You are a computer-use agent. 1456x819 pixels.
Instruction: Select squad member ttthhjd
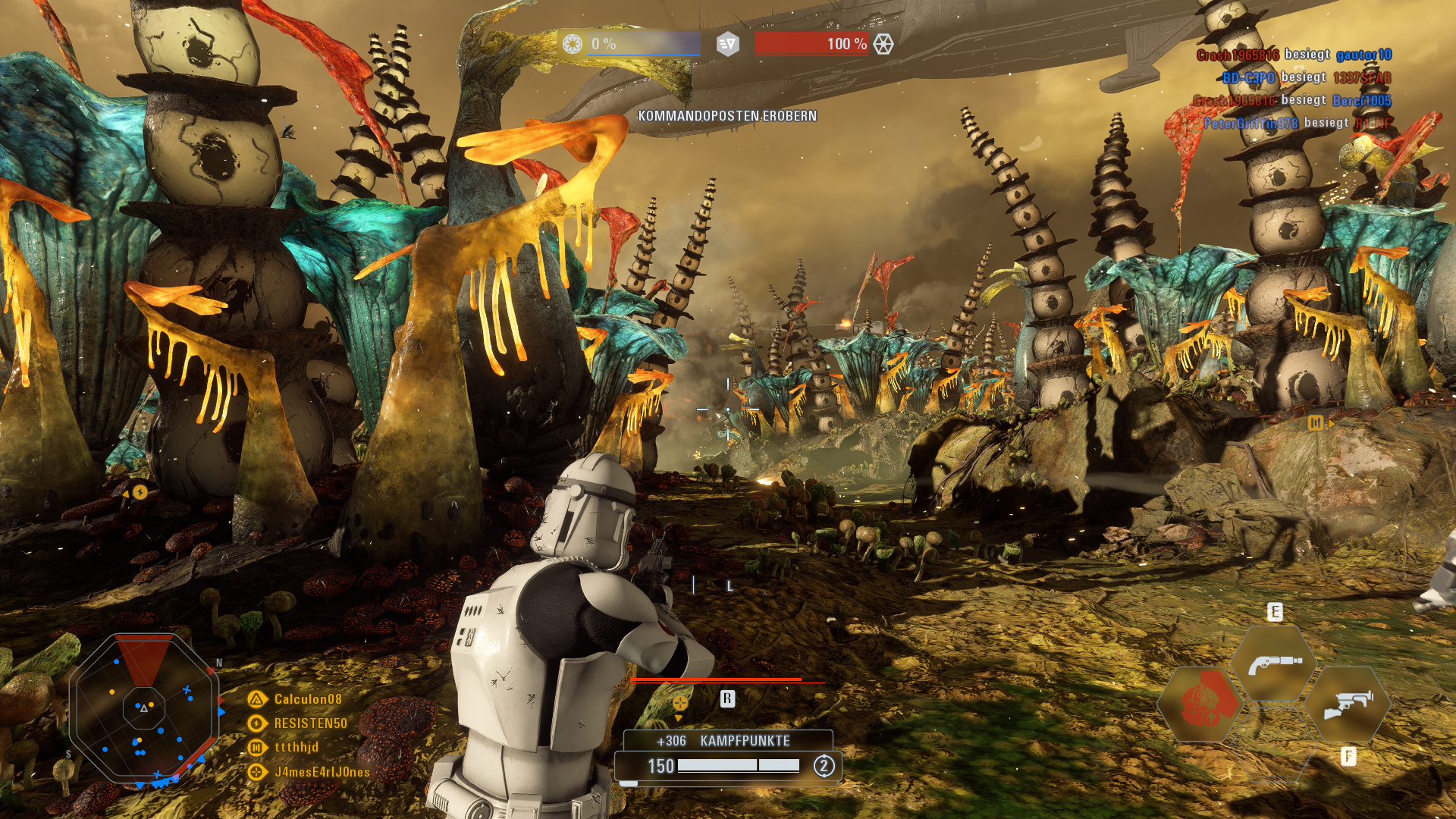tap(296, 748)
